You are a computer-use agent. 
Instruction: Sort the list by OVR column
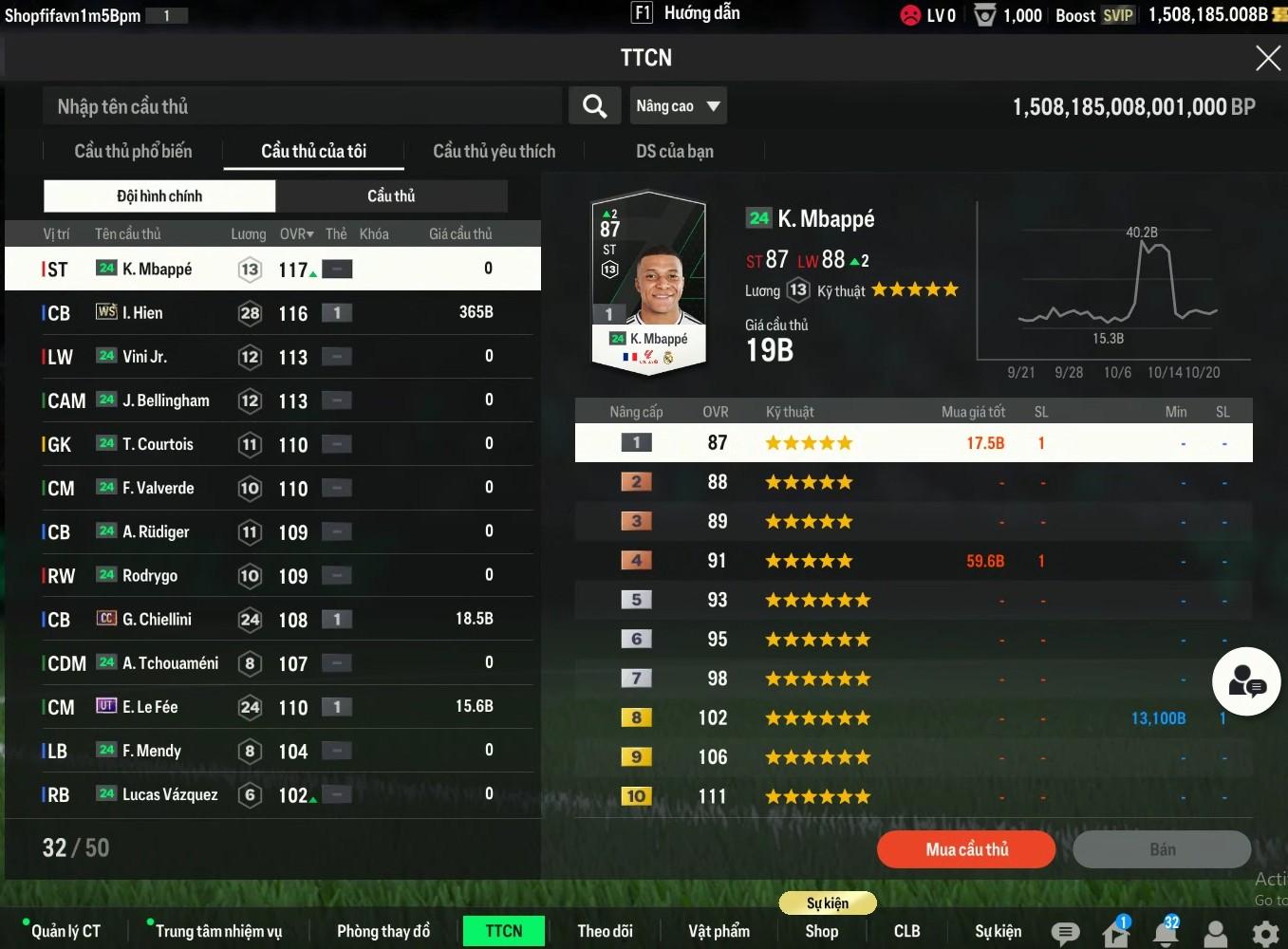click(296, 234)
